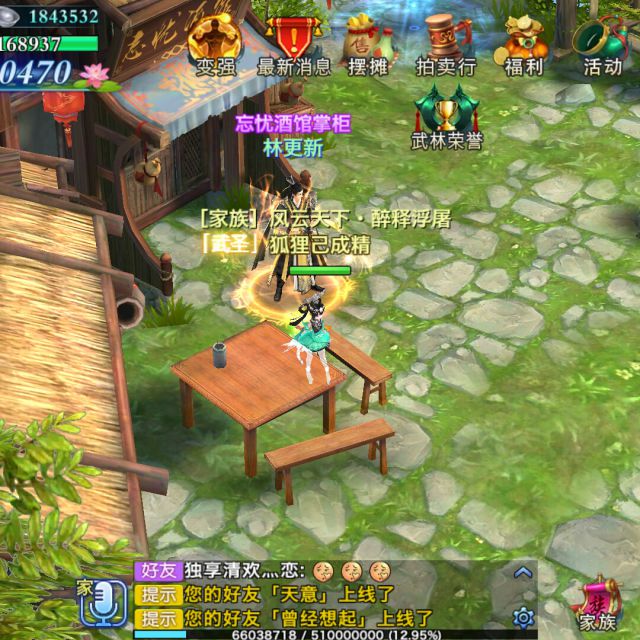Open the 最新消息 latest news banner
Image resolution: width=640 pixels, height=640 pixels.
coord(294,44)
